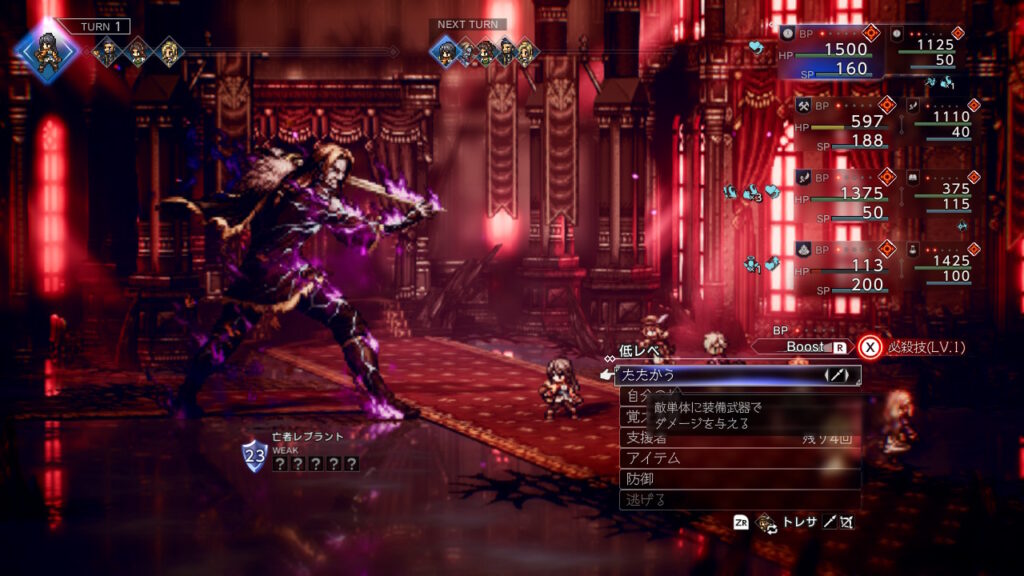The height and width of the screenshot is (576, 1024).
Task: Choose the 防御 defend command
Action: coord(740,479)
